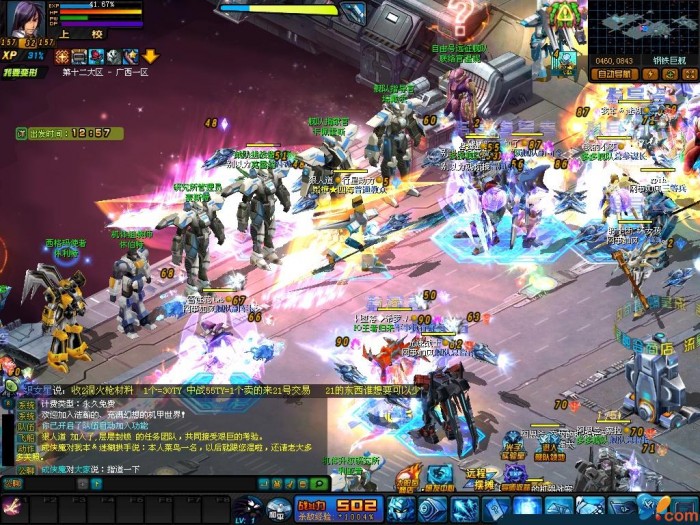Open the minimap
This screenshot has width=700, height=525.
[643, 28]
